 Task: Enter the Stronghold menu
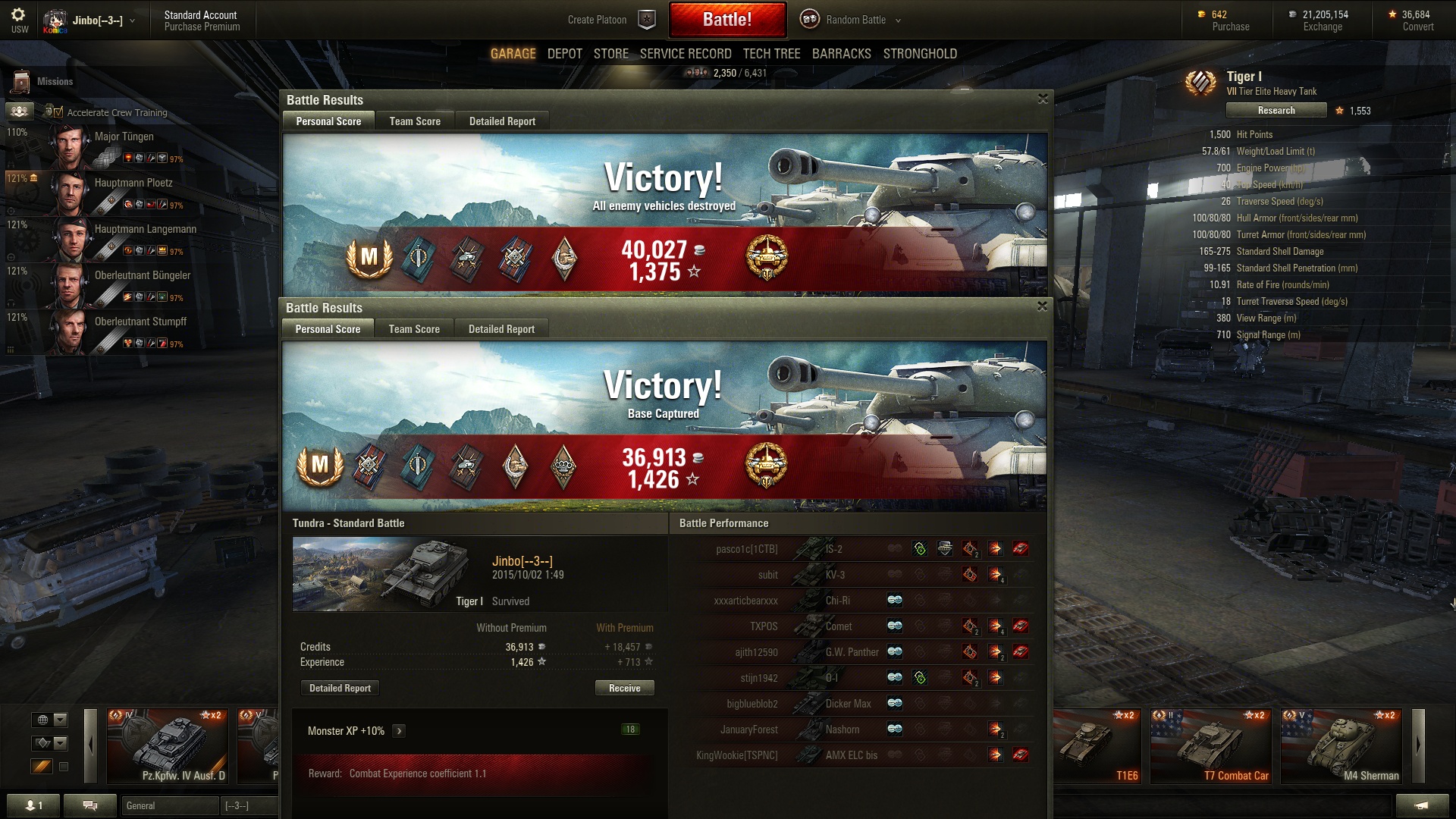[919, 54]
